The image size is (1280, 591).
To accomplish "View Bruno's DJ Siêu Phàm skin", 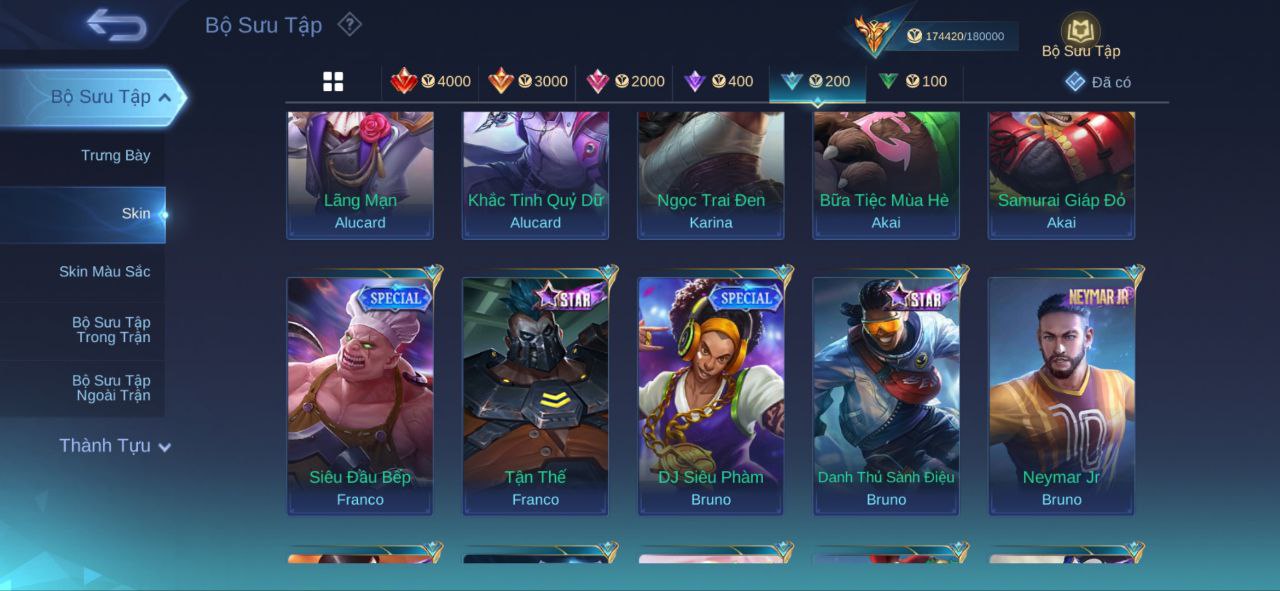I will click(x=711, y=396).
